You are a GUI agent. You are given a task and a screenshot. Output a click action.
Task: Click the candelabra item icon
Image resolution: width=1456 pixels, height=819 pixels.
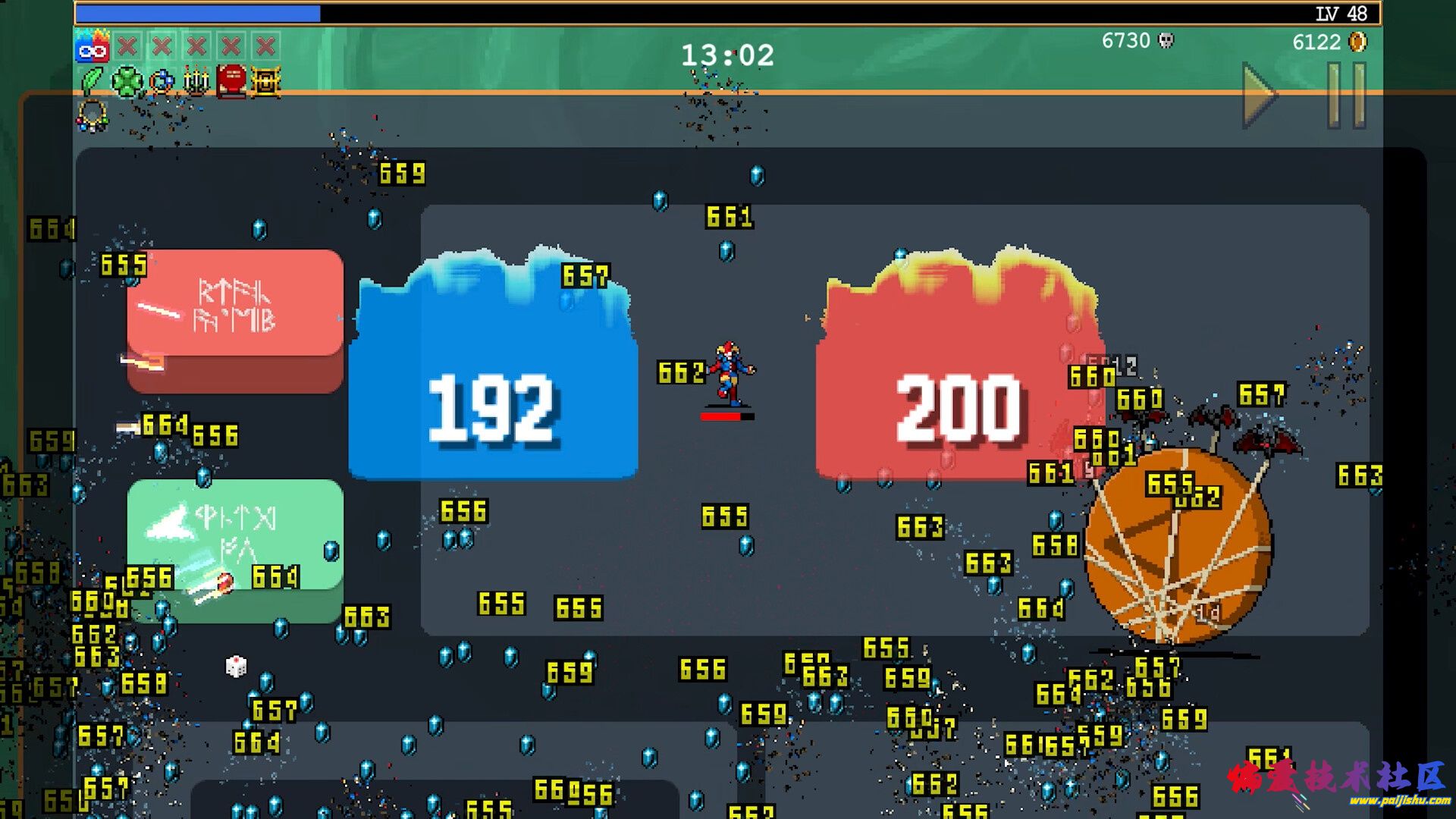(x=195, y=79)
